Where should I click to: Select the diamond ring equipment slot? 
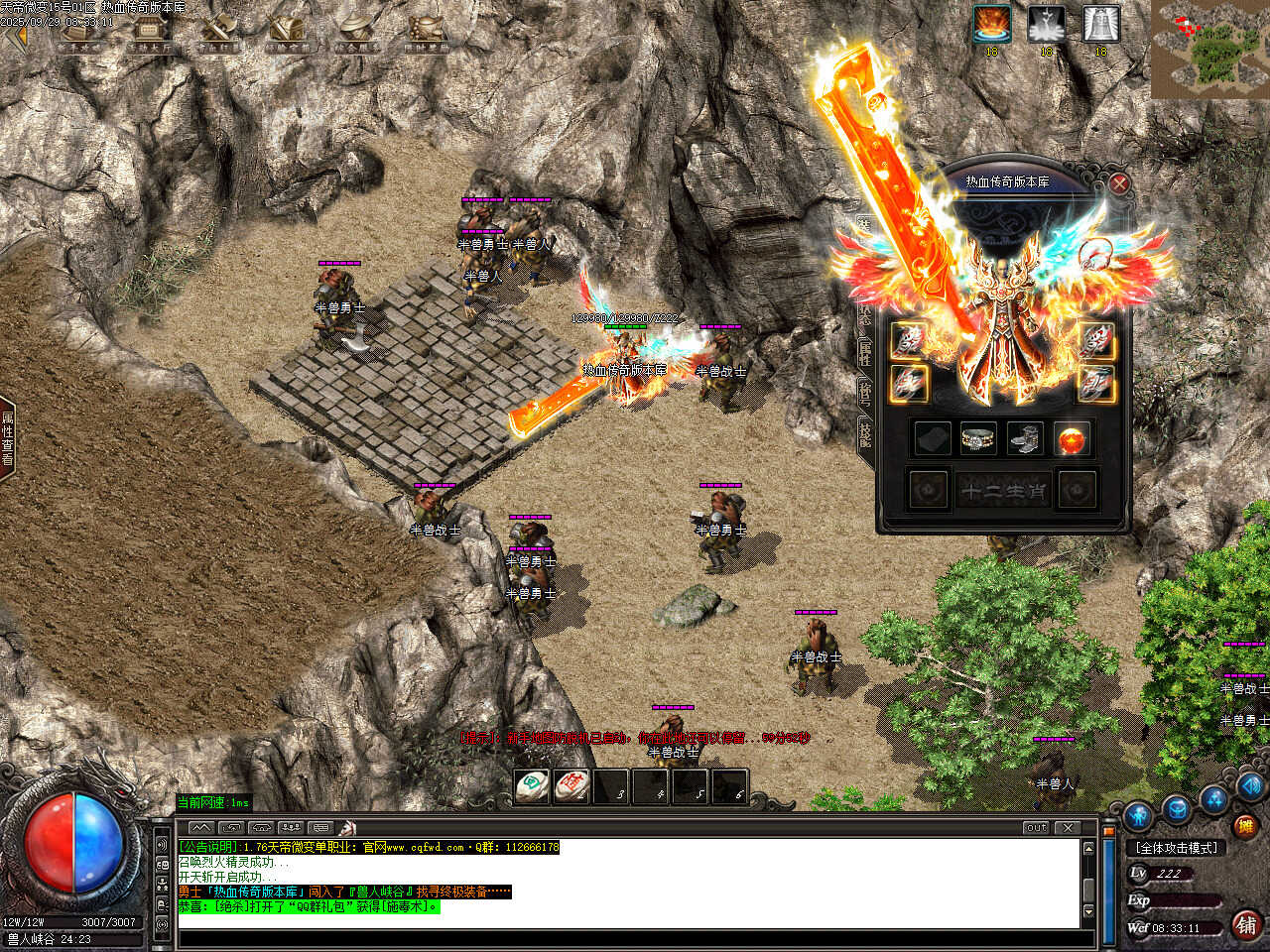click(x=978, y=439)
